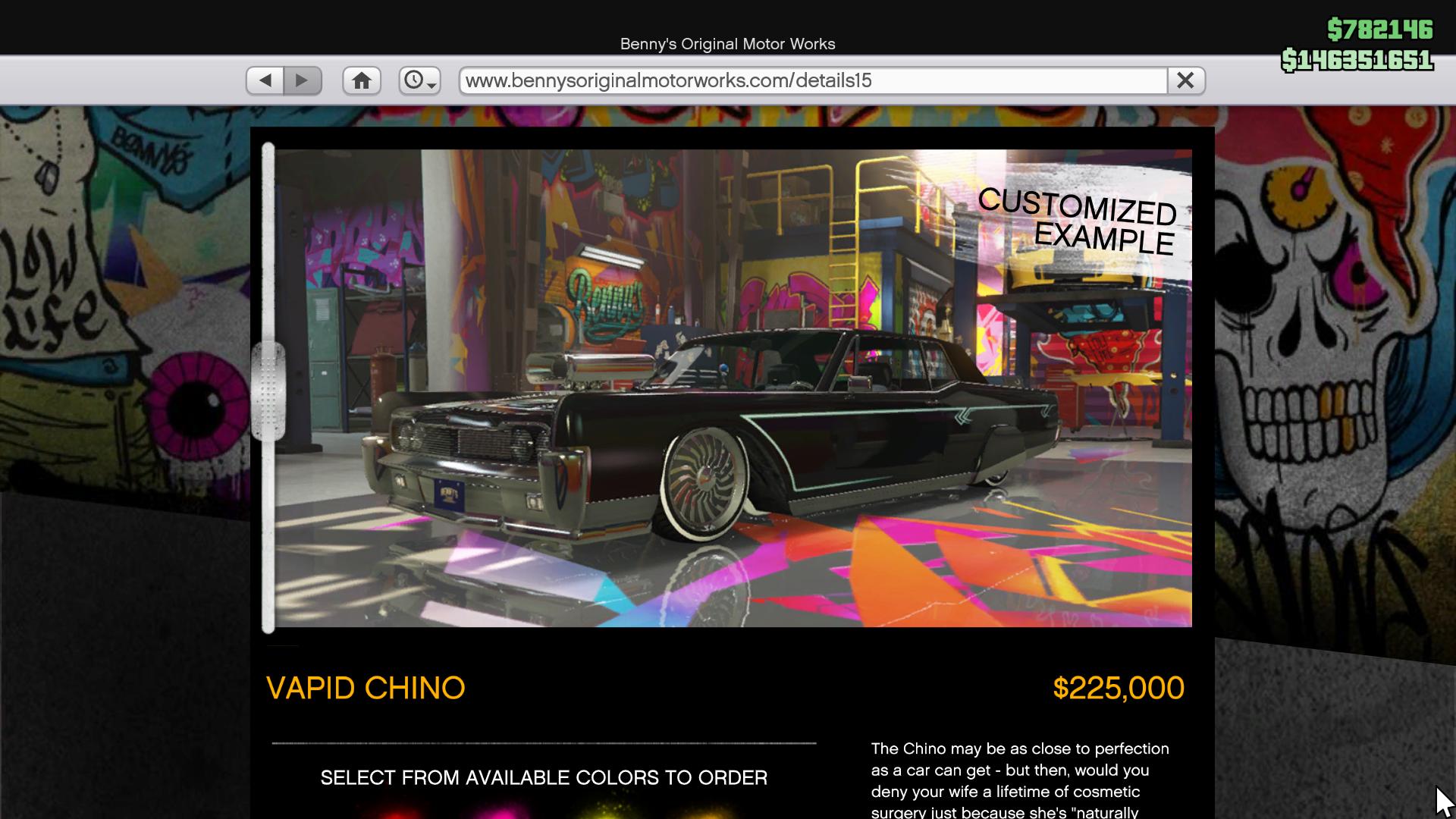Image resolution: width=1456 pixels, height=819 pixels.
Task: Open browsing history via the clock icon
Action: pos(416,79)
